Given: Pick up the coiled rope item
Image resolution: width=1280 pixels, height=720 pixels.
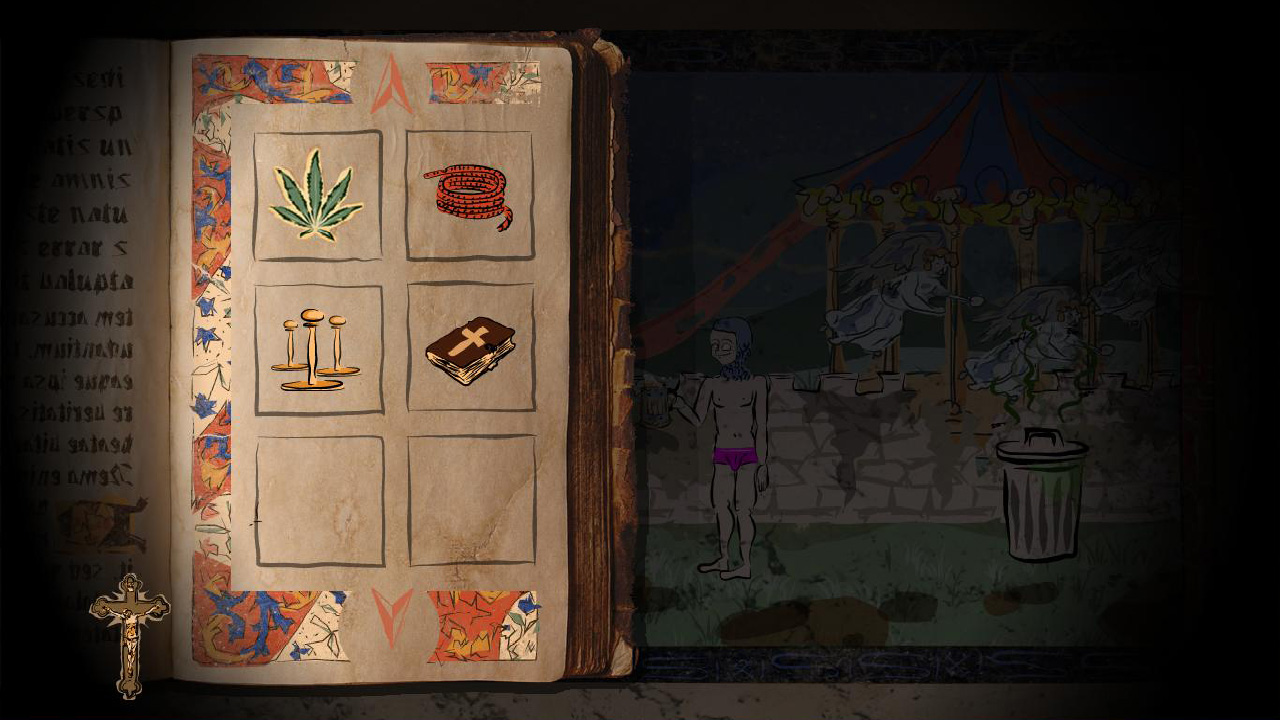Looking at the screenshot, I should point(470,193).
